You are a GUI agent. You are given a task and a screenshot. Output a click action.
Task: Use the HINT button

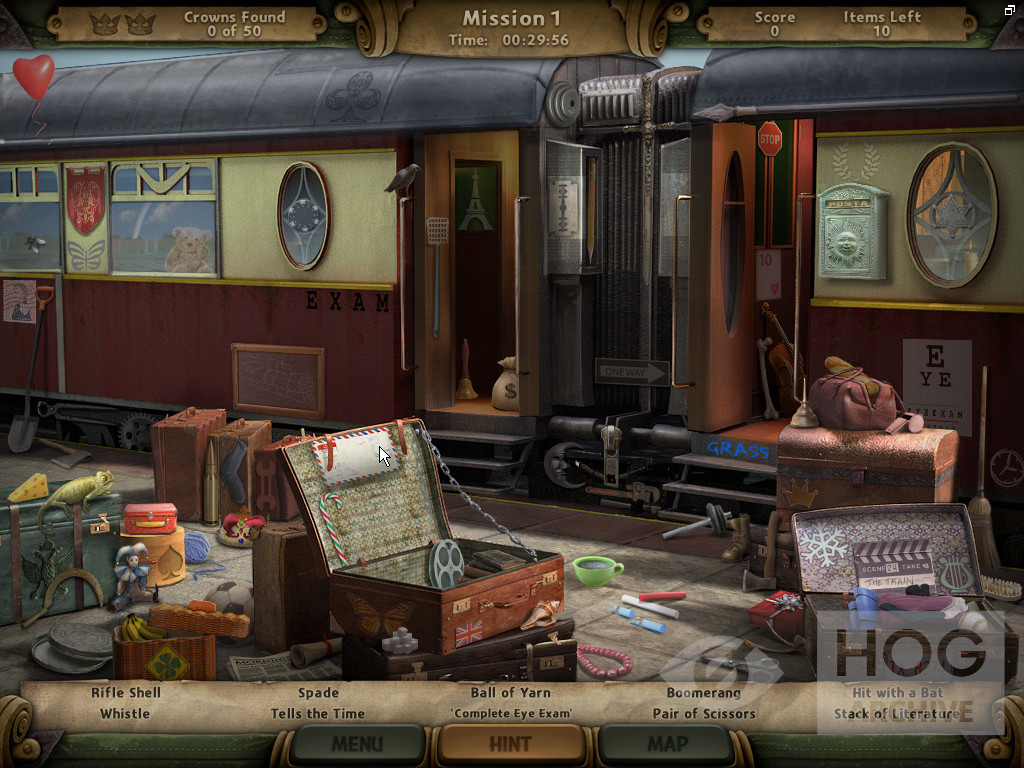tap(511, 744)
